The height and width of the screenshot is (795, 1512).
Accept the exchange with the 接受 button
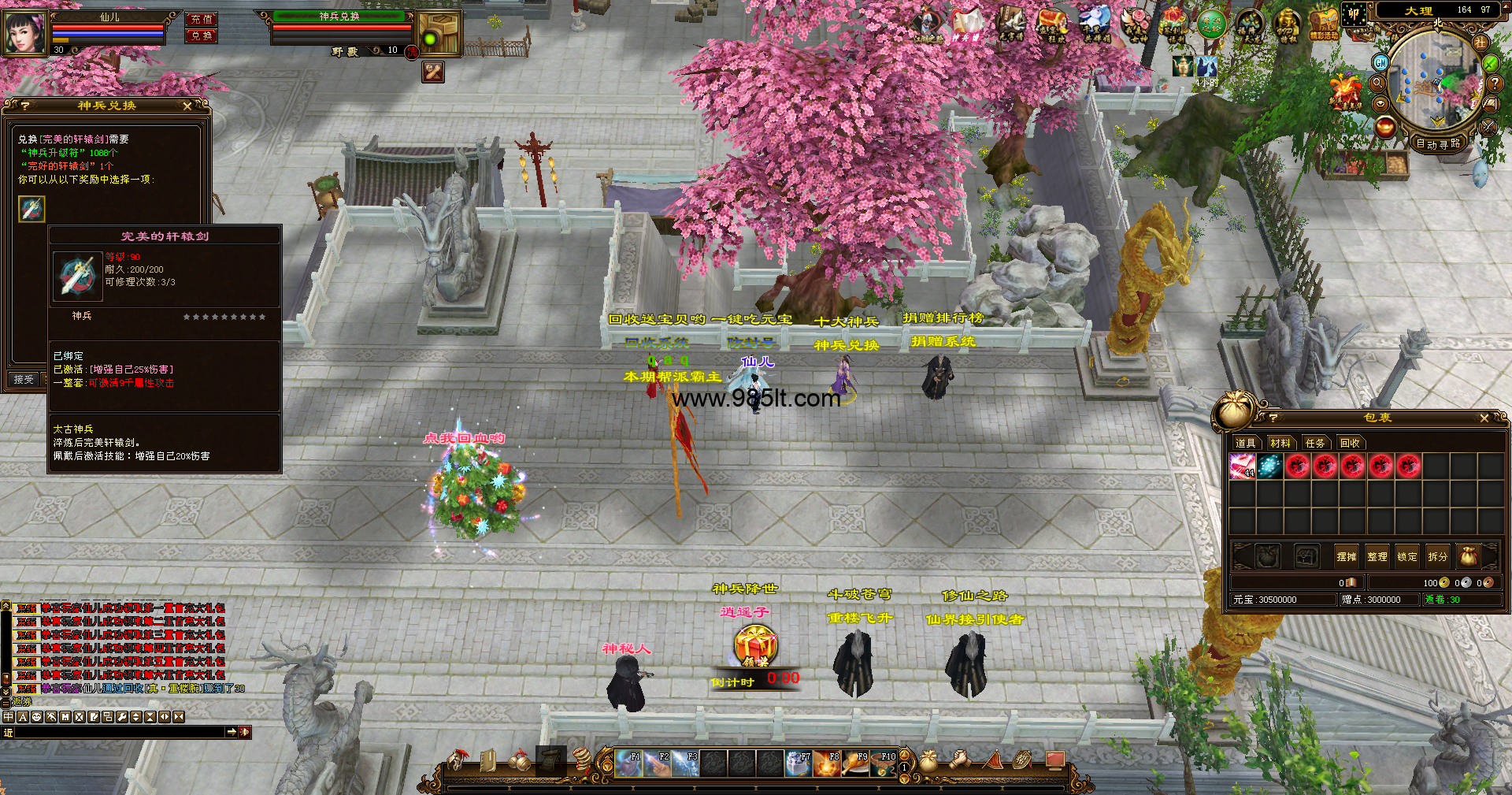point(24,380)
